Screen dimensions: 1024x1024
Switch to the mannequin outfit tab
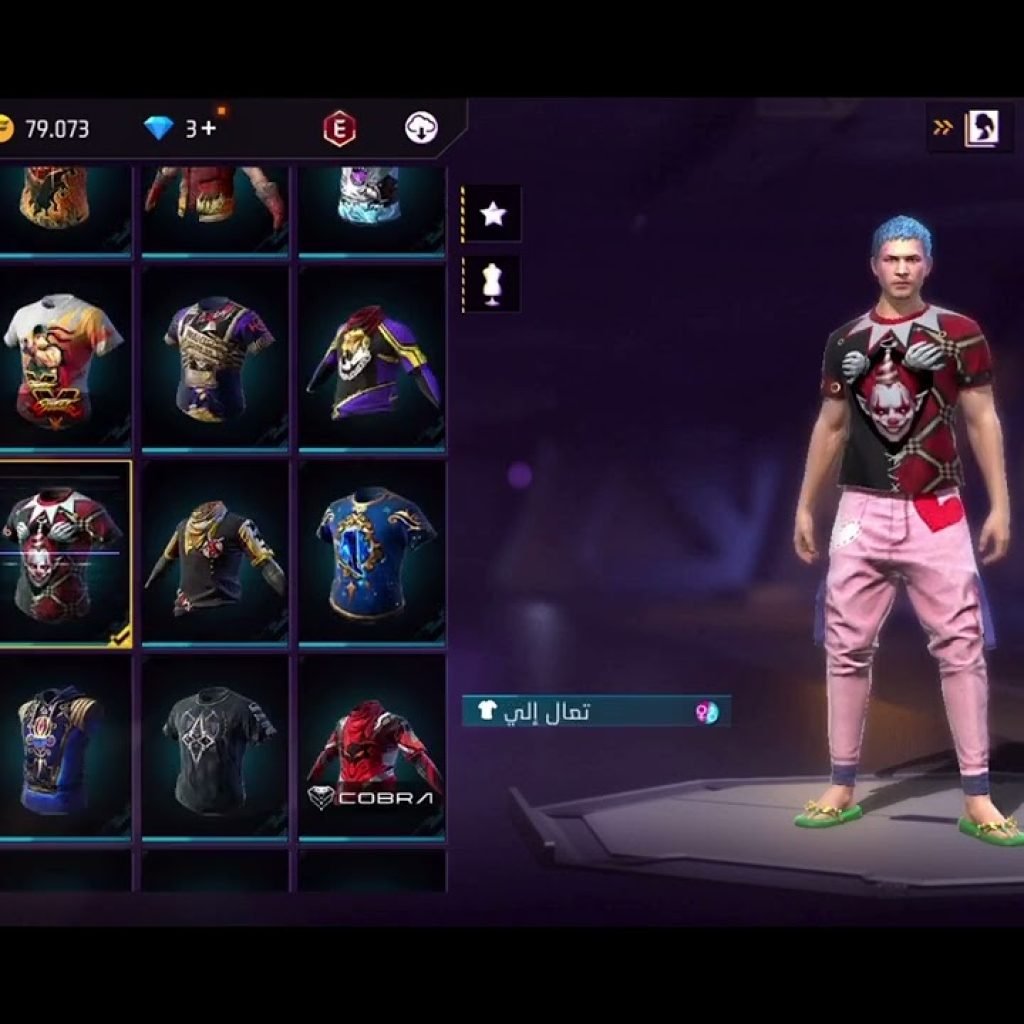492,284
